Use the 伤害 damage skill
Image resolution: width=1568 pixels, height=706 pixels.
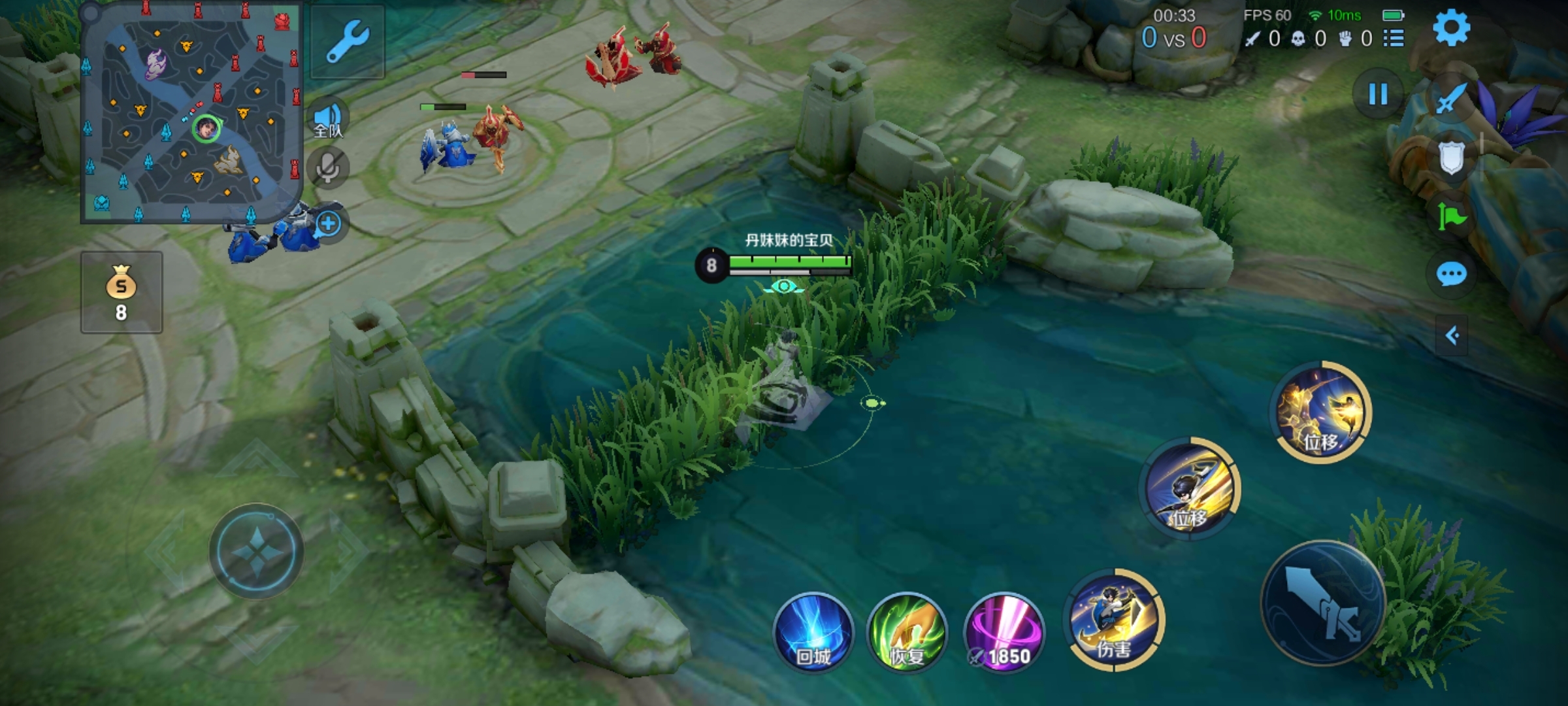pos(1114,619)
